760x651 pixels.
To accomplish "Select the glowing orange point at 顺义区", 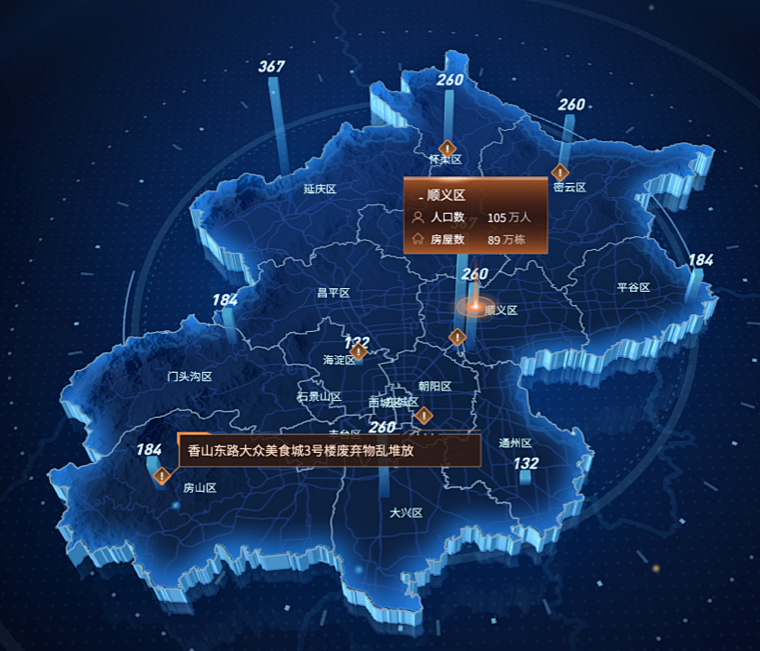I will (x=475, y=305).
